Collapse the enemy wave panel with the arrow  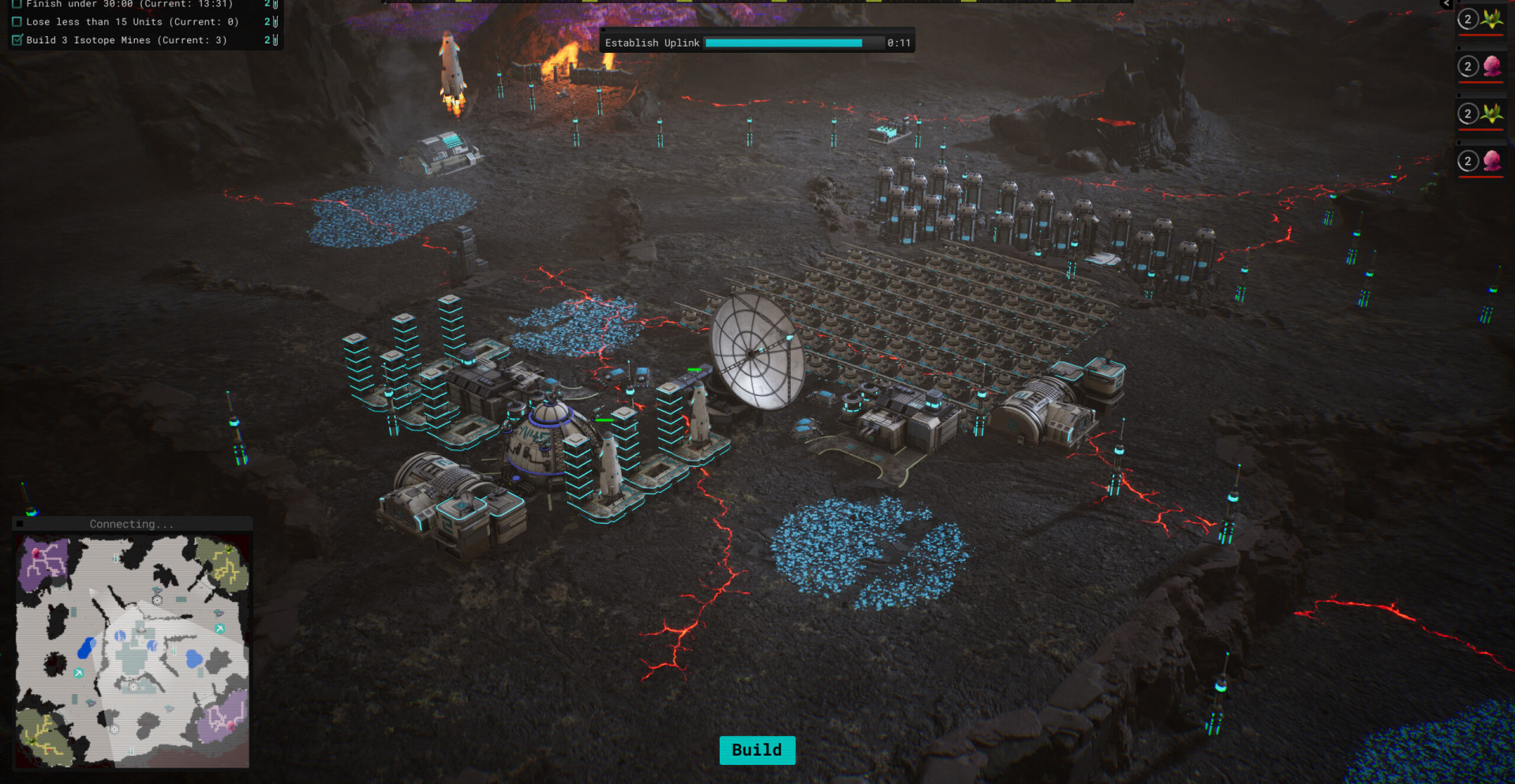click(1446, 4)
